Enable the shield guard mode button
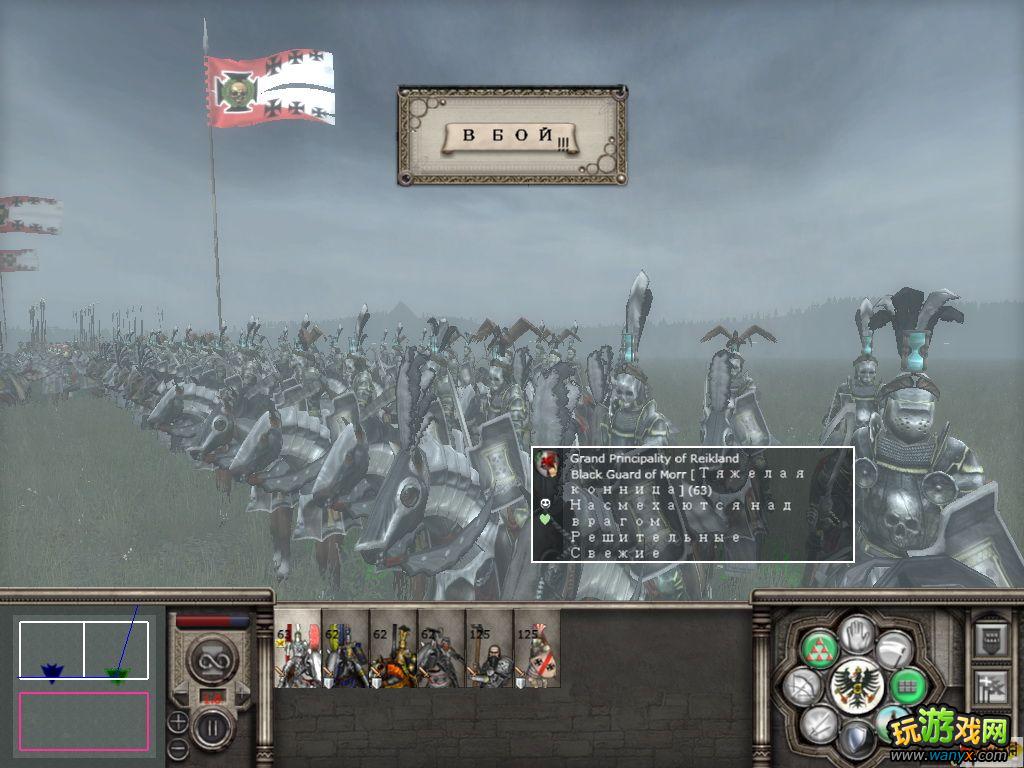 pos(856,740)
